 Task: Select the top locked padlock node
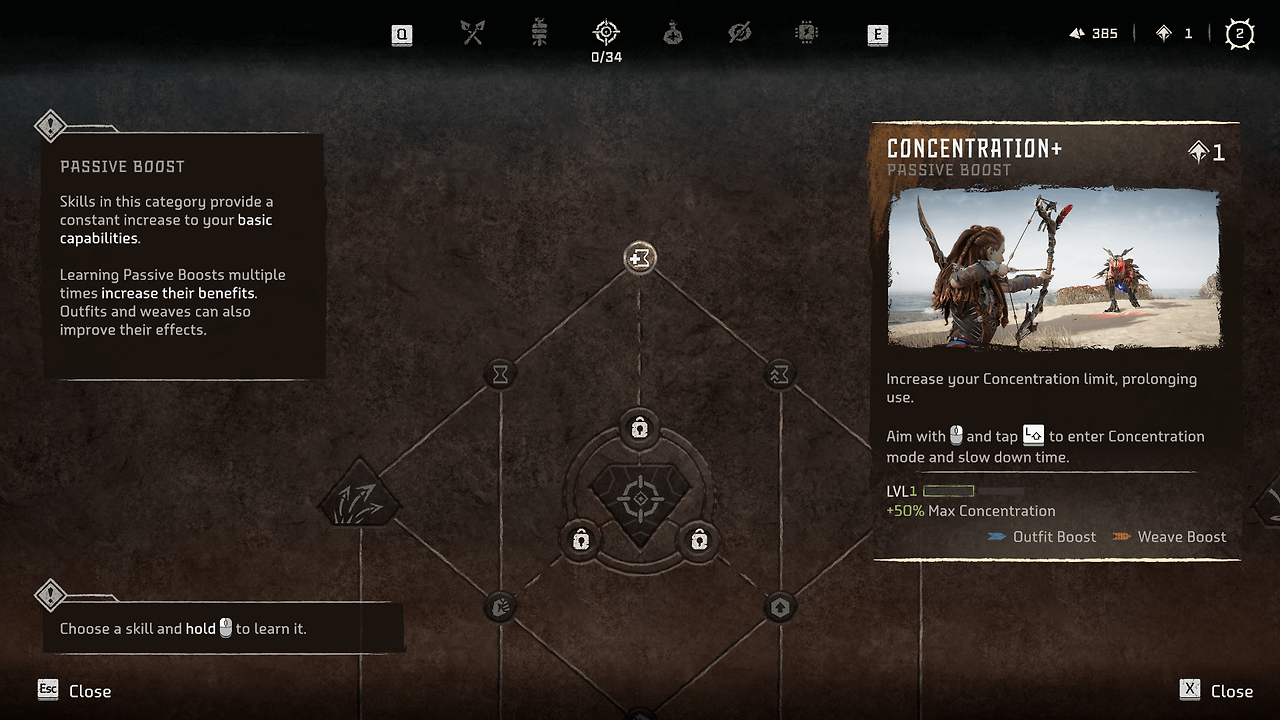(639, 429)
